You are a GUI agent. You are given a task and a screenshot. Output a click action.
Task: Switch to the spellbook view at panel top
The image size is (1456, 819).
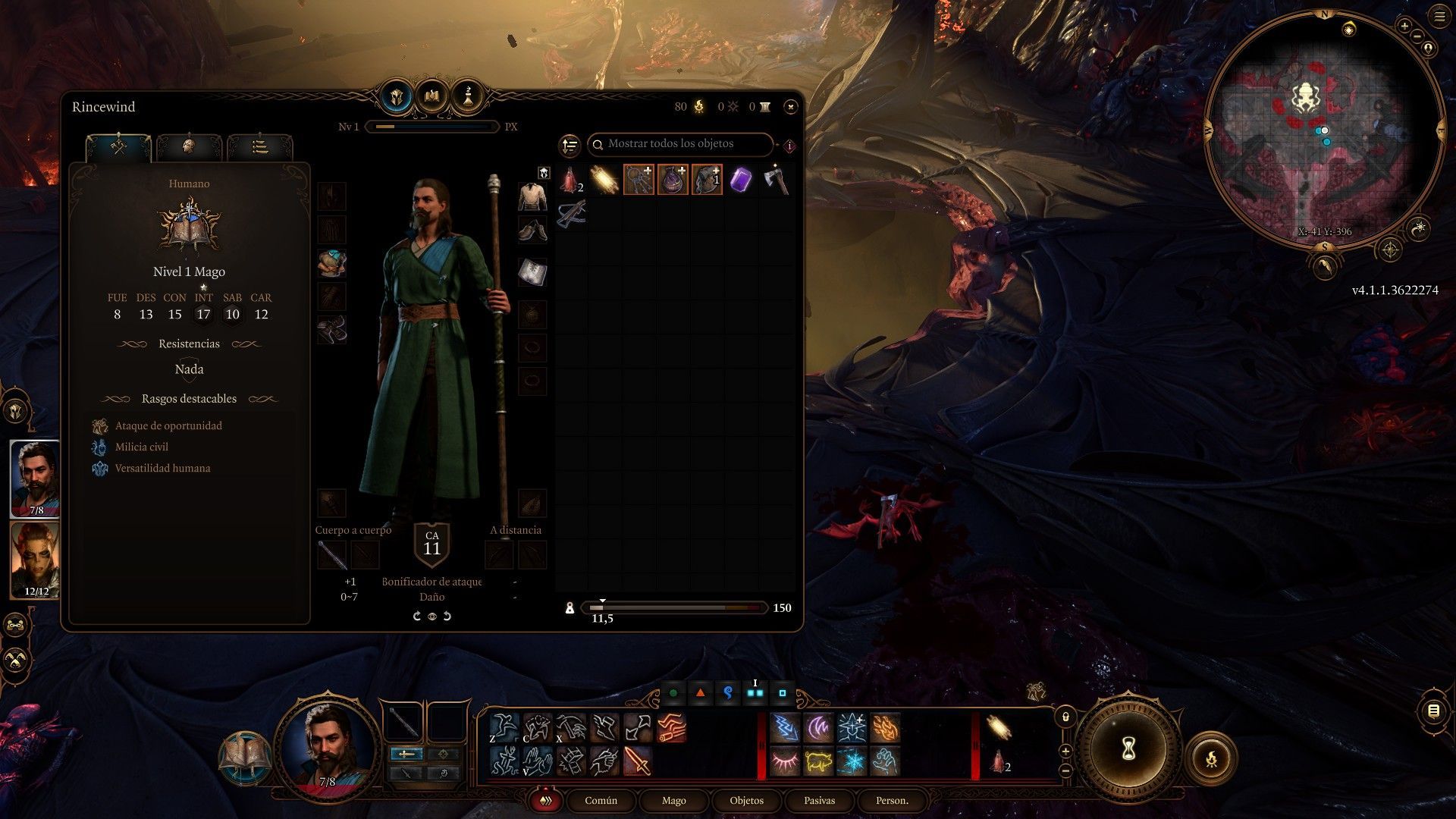click(432, 96)
